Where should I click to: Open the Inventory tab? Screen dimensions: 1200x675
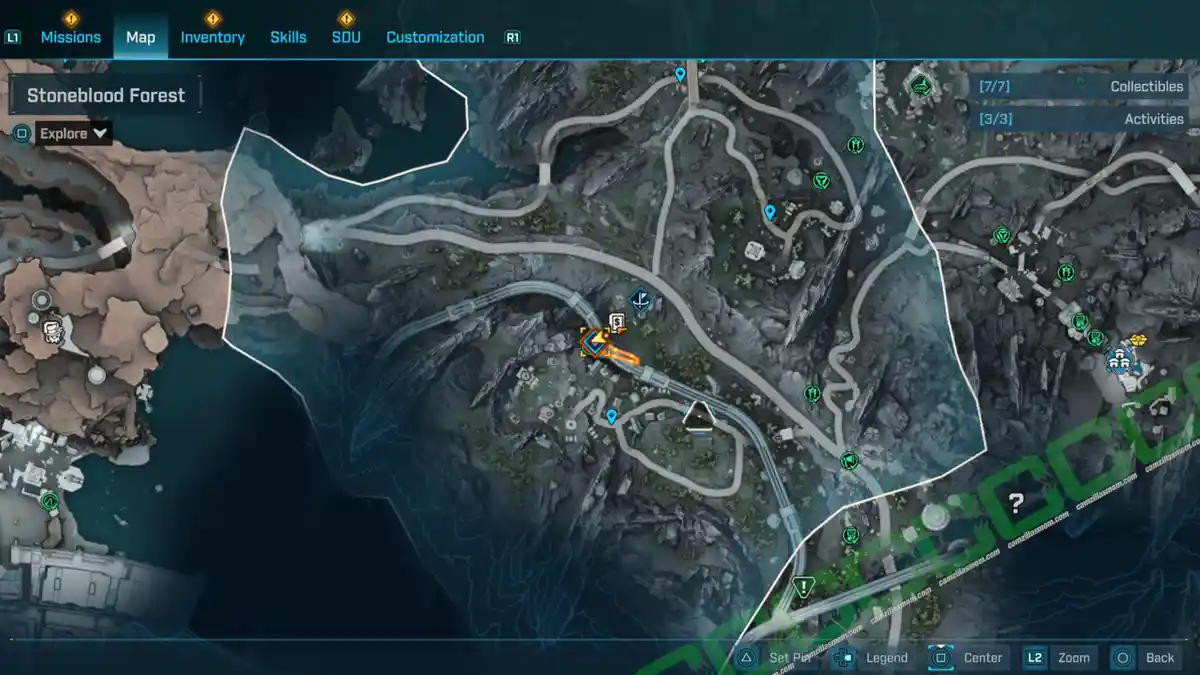click(212, 37)
